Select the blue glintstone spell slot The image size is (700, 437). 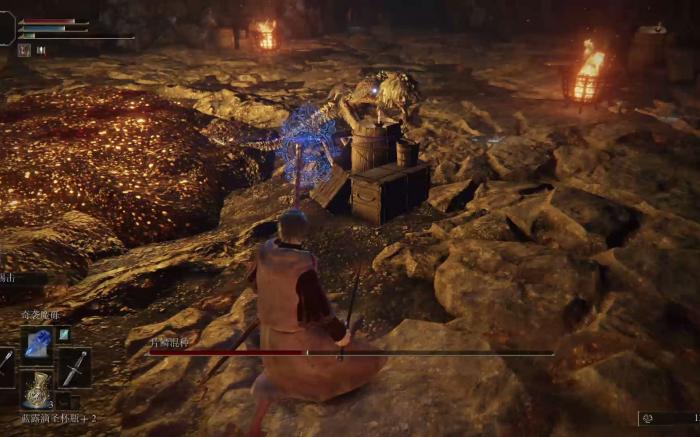pyautogui.click(x=37, y=343)
